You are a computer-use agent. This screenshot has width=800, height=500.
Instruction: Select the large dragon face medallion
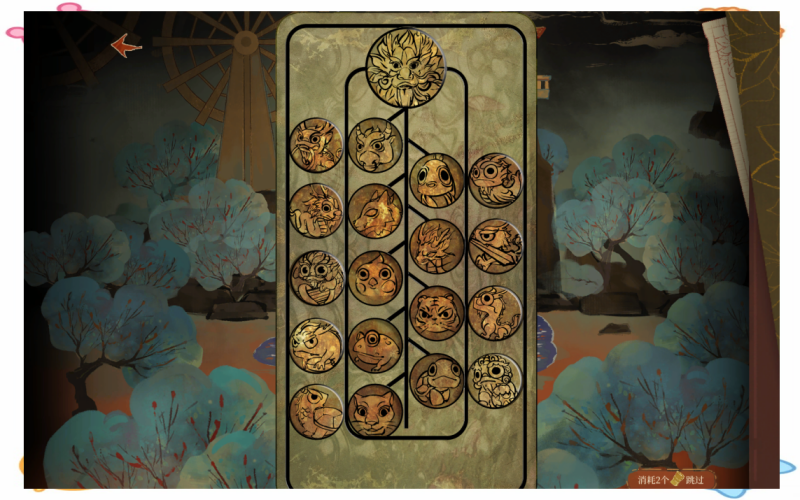406,66
